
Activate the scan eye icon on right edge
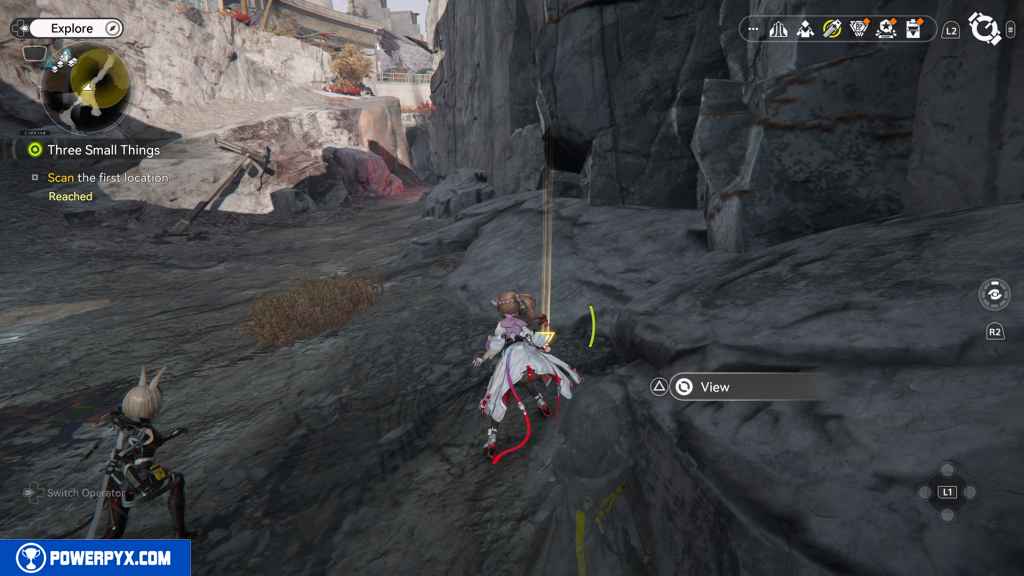[994, 295]
